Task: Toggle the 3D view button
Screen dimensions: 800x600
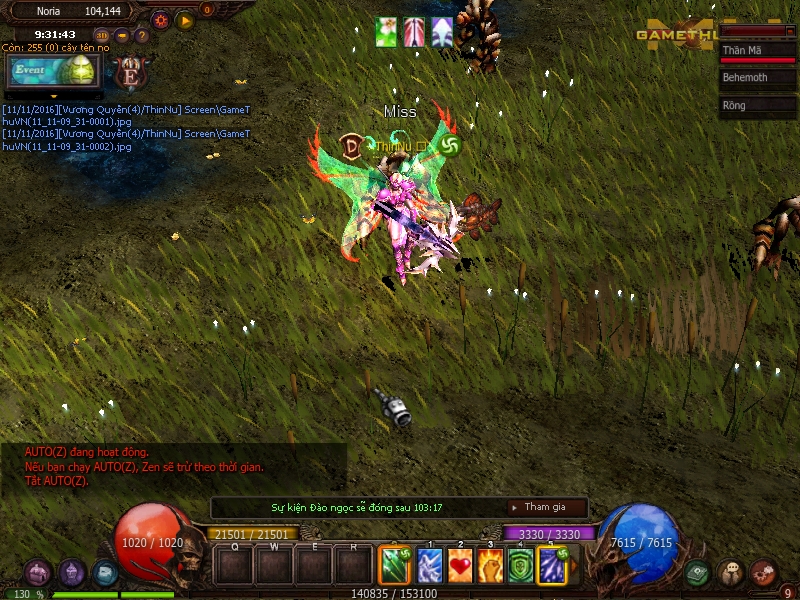Action: tap(102, 35)
